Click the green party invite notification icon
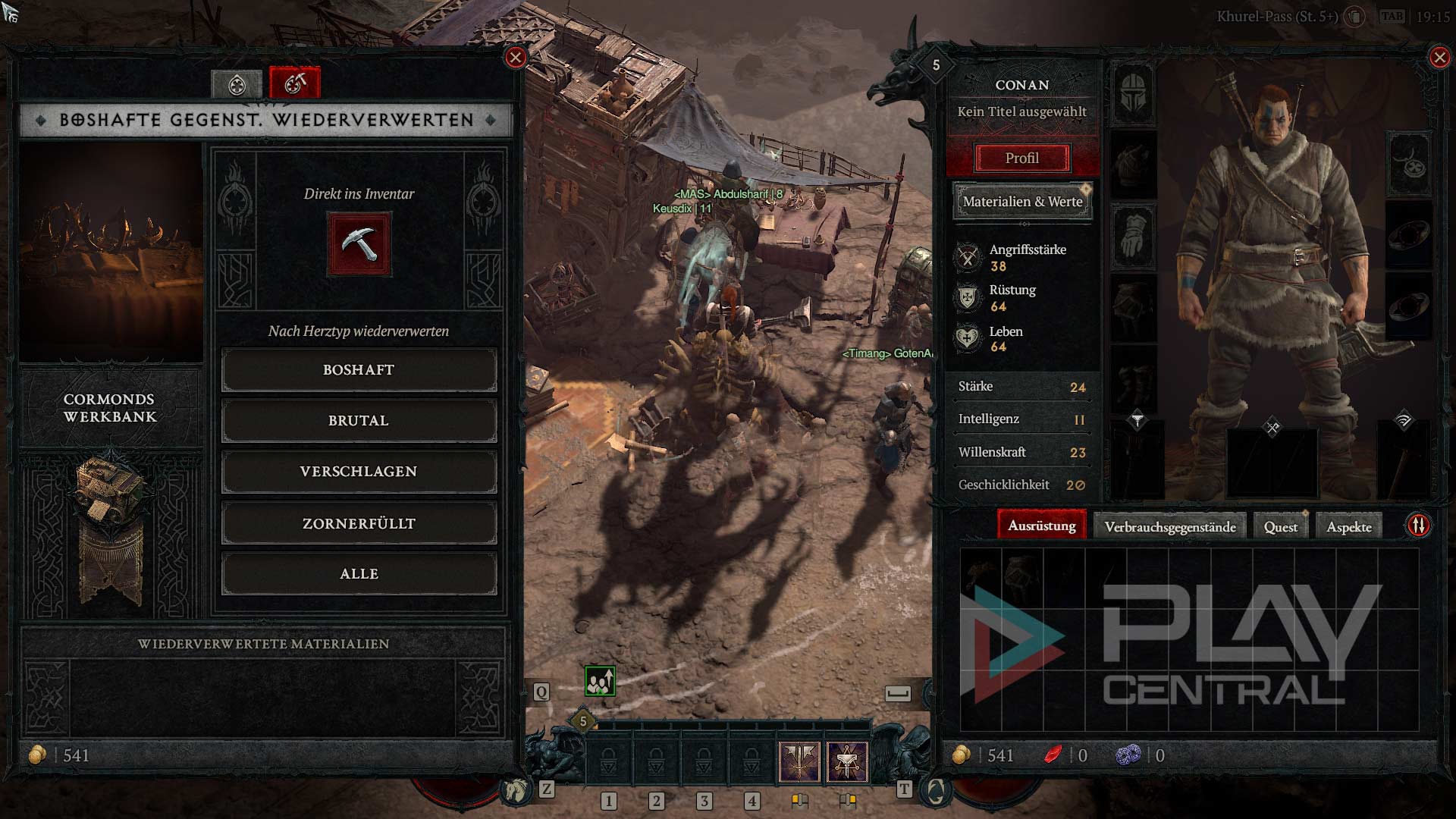This screenshot has height=819, width=1456. pyautogui.click(x=600, y=681)
